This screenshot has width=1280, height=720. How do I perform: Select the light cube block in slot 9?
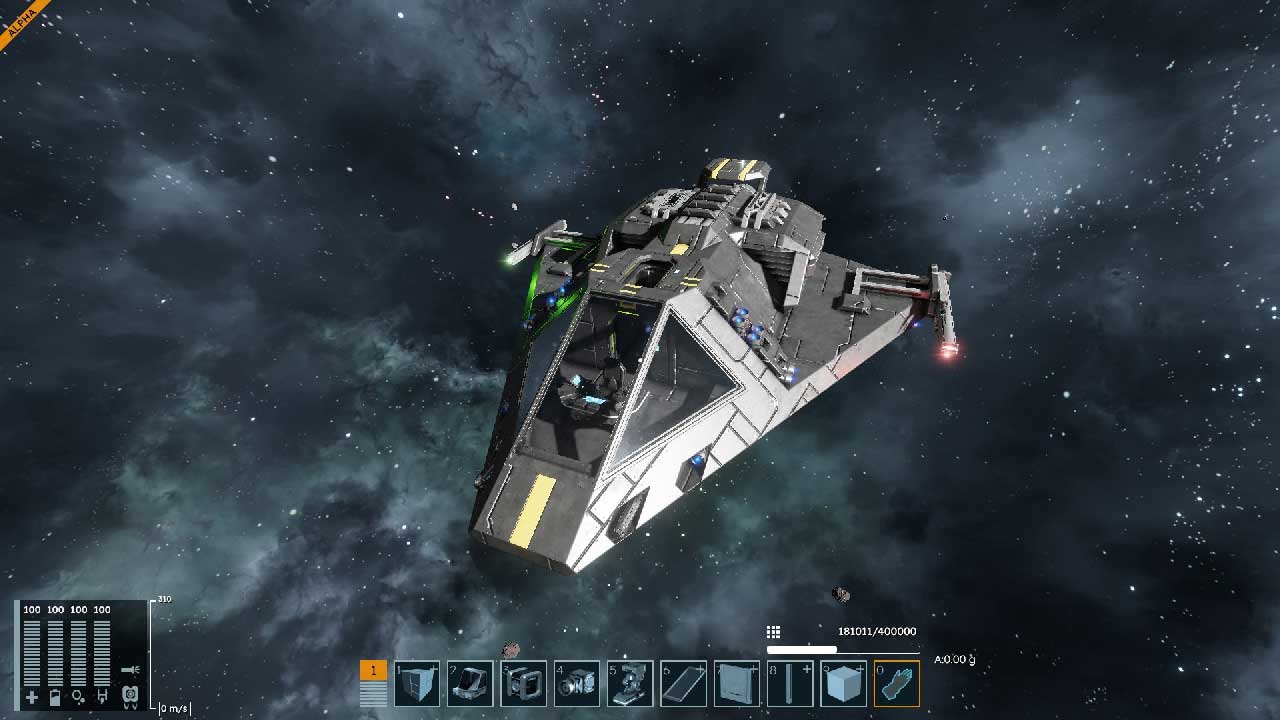pyautogui.click(x=843, y=684)
